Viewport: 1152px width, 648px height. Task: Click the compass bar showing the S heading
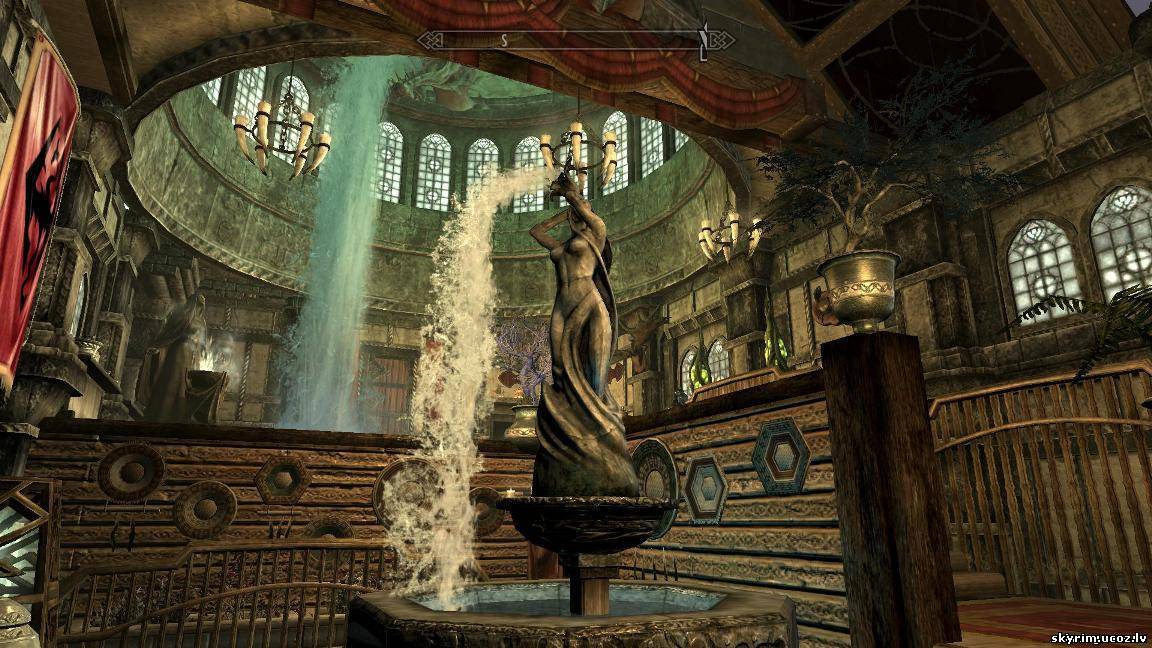[x=575, y=41]
